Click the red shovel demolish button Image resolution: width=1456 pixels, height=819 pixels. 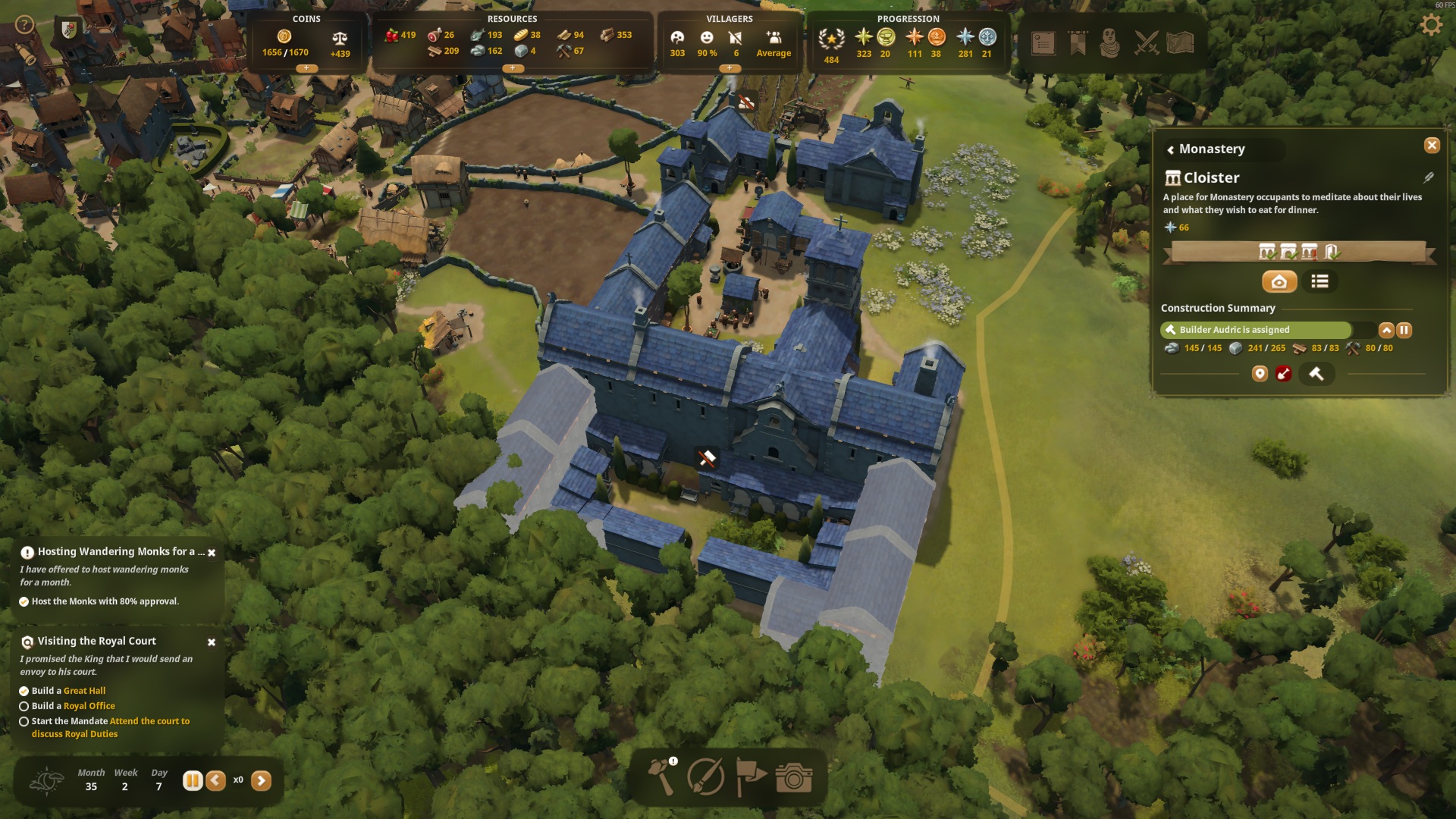pyautogui.click(x=1283, y=373)
